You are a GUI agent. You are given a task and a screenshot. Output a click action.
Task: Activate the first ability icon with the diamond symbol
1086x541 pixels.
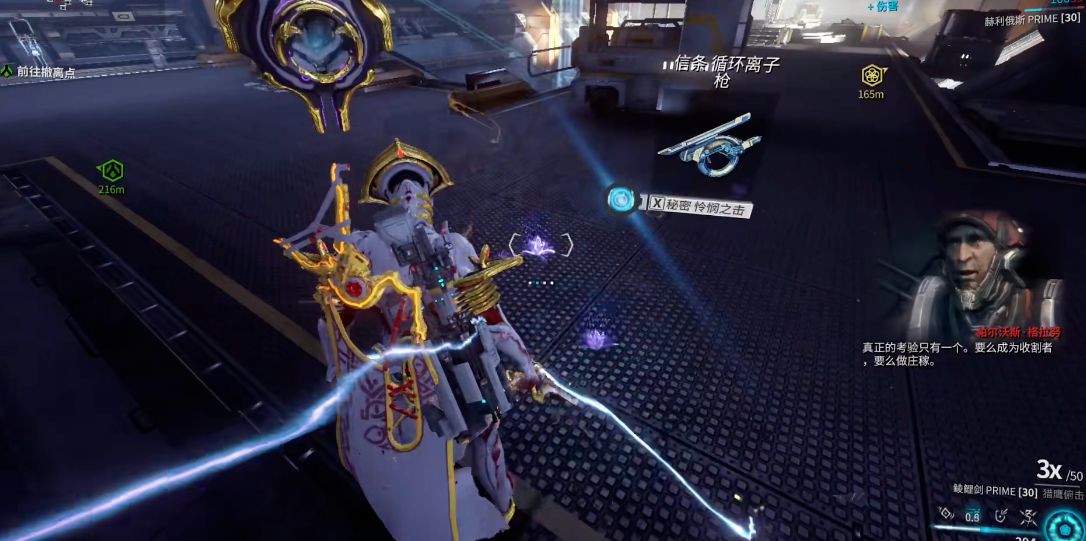click(946, 515)
